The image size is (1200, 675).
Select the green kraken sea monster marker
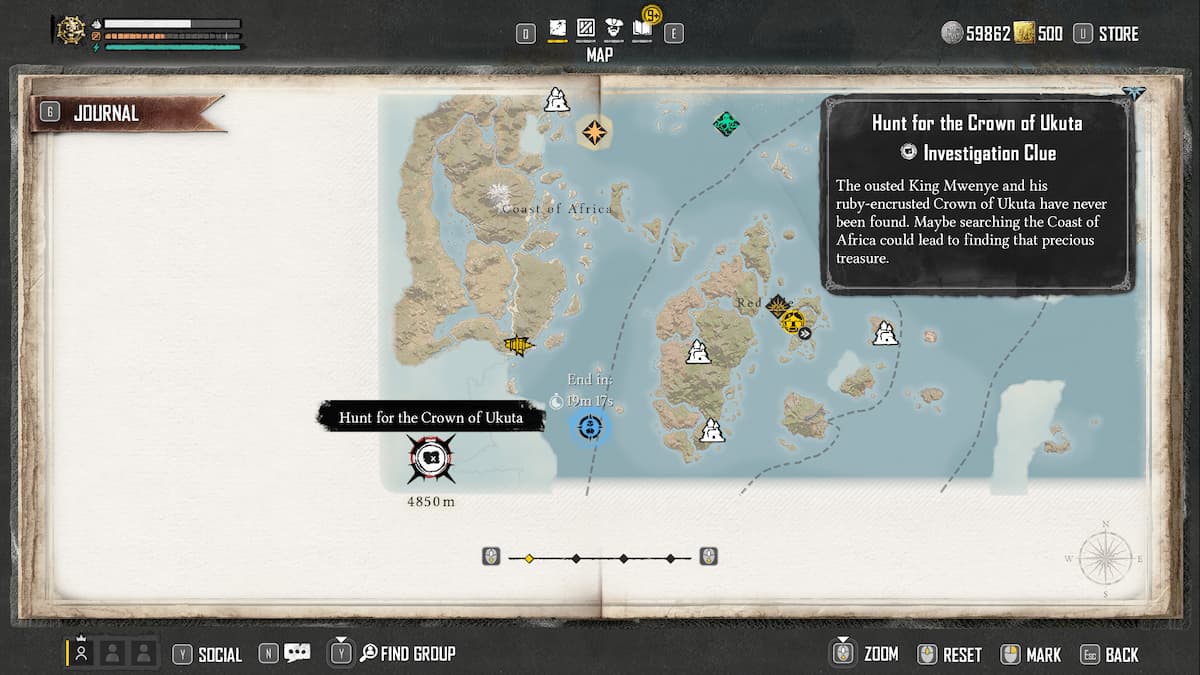[x=726, y=124]
